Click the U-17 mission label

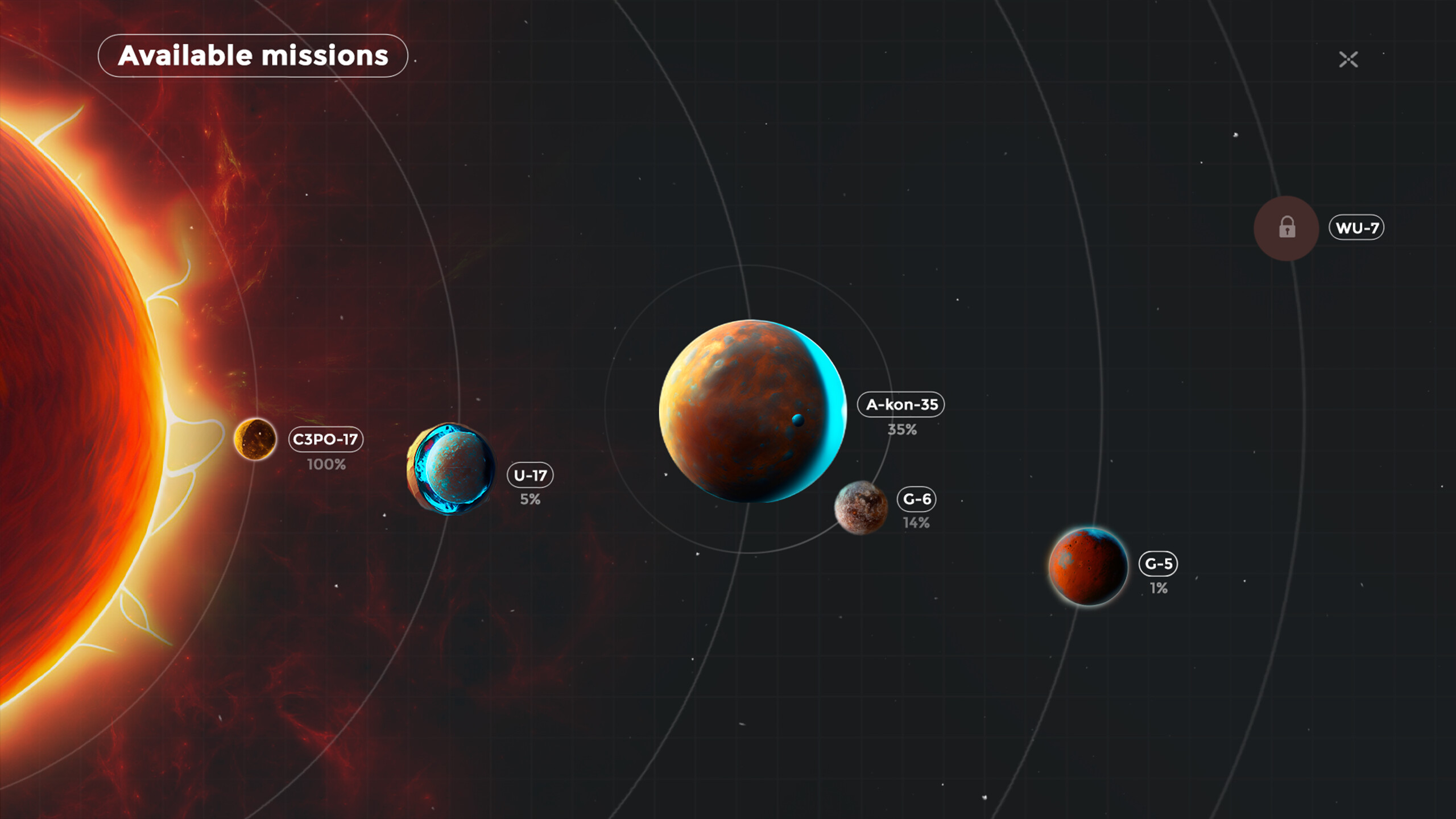click(x=532, y=476)
